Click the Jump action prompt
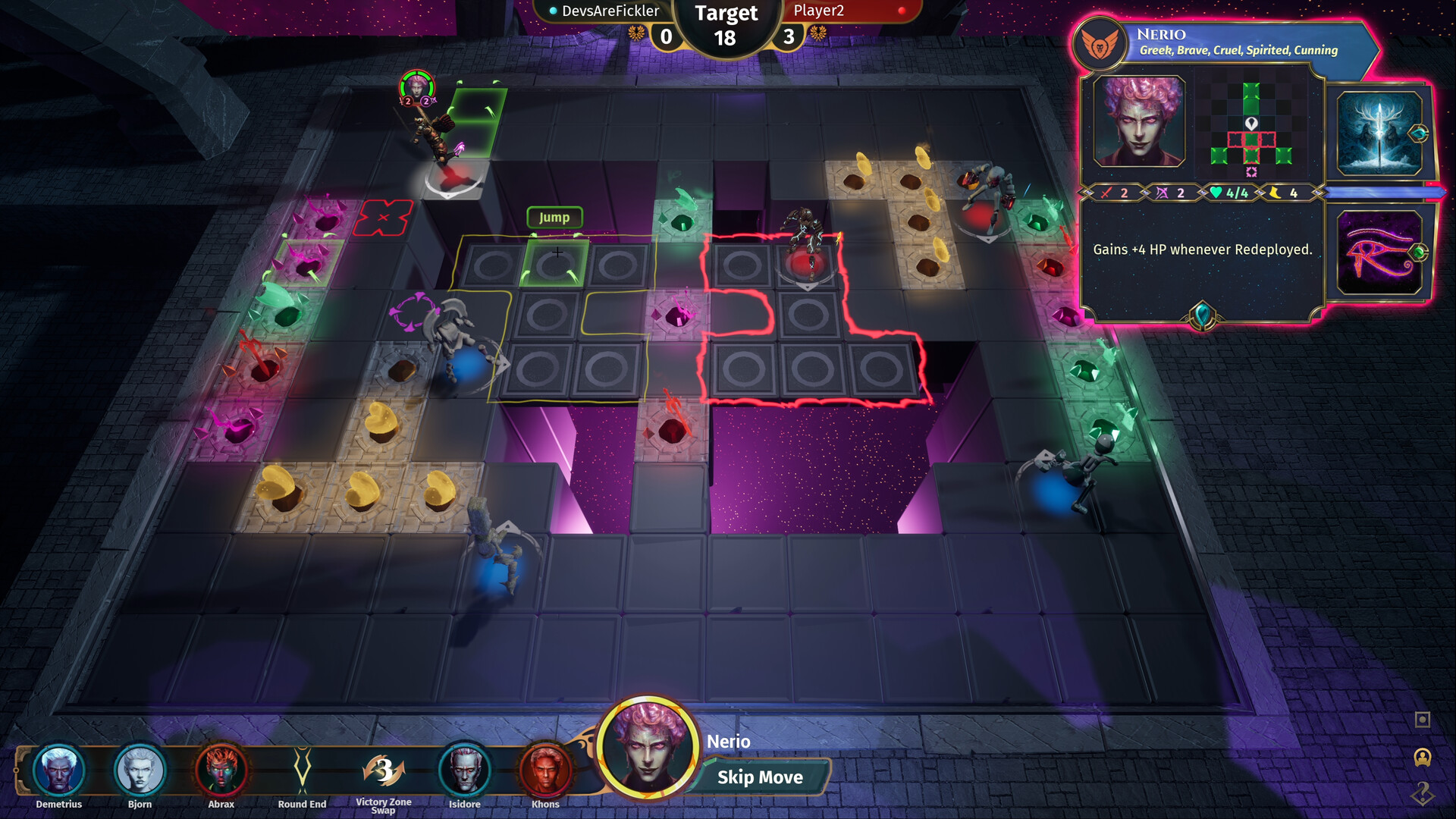 (554, 218)
